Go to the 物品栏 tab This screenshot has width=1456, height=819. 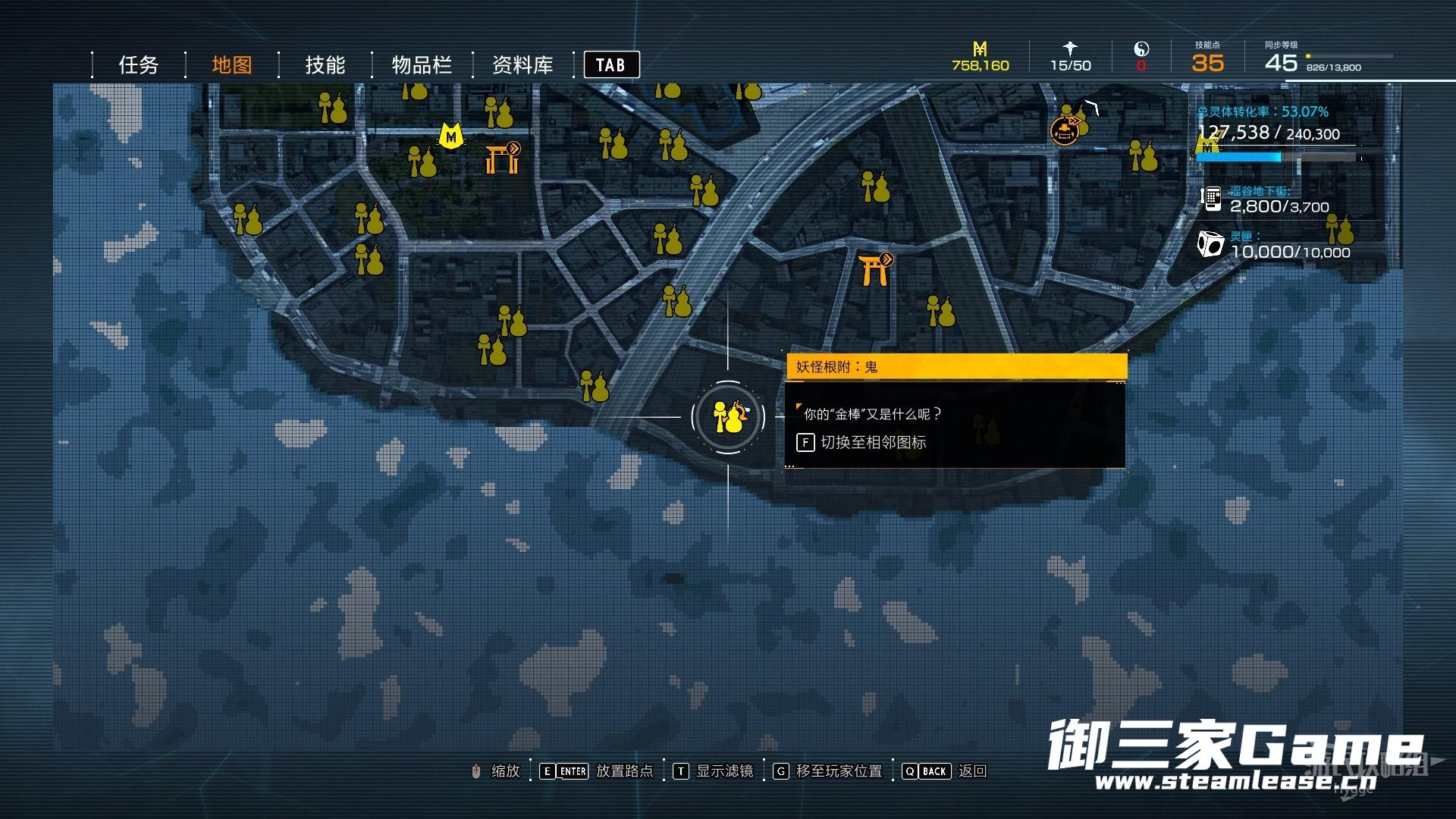tap(422, 65)
